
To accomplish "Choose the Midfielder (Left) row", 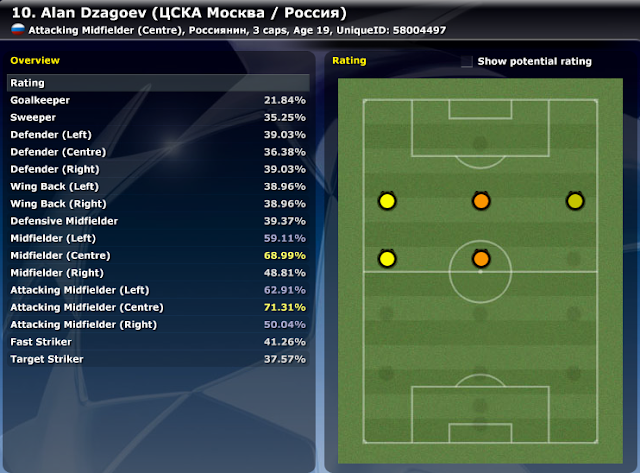I will coord(158,238).
